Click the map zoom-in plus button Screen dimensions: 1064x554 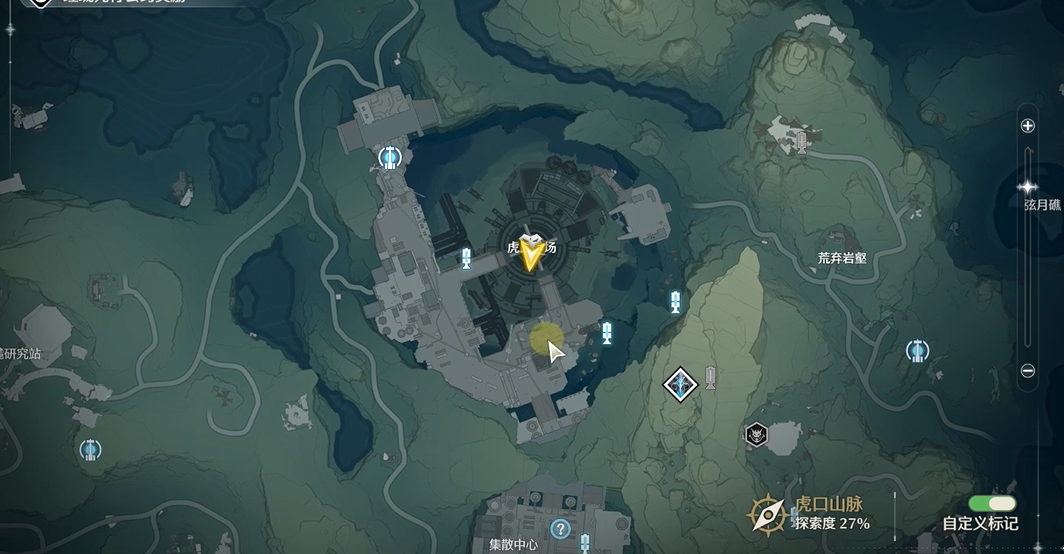1027,126
